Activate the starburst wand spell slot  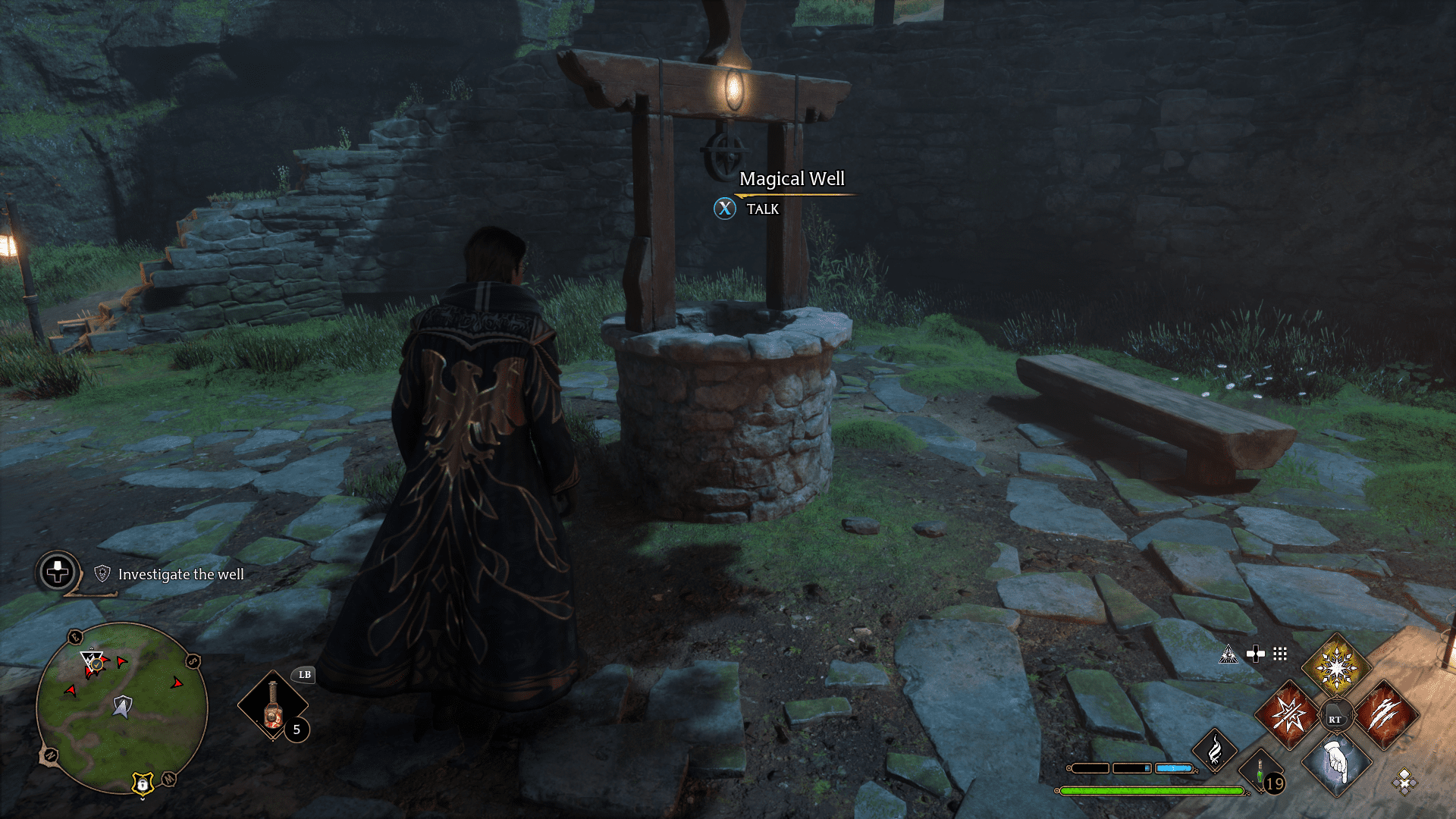tap(1288, 715)
